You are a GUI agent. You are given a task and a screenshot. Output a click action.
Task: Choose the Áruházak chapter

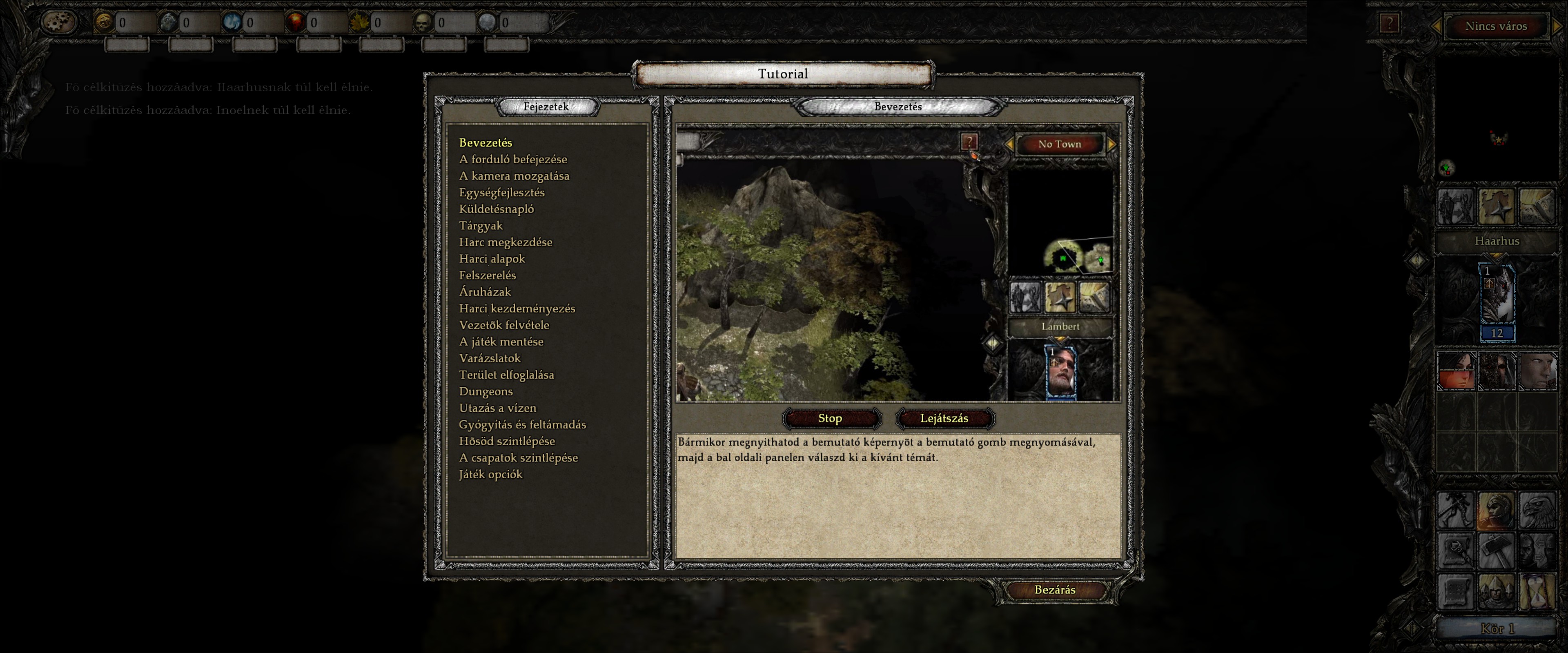pos(485,292)
